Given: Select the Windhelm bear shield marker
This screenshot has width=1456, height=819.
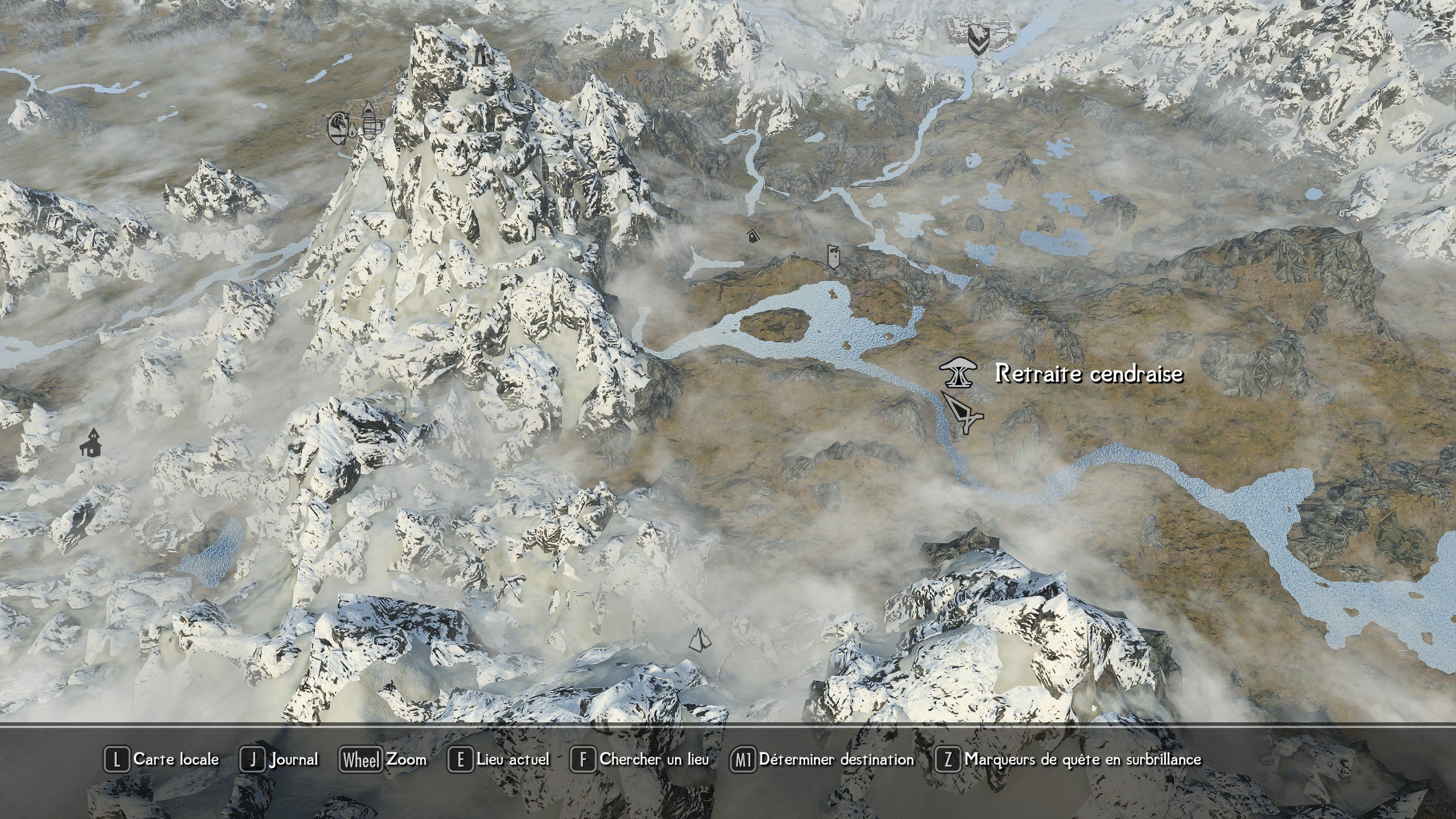Looking at the screenshot, I should coord(978,40).
